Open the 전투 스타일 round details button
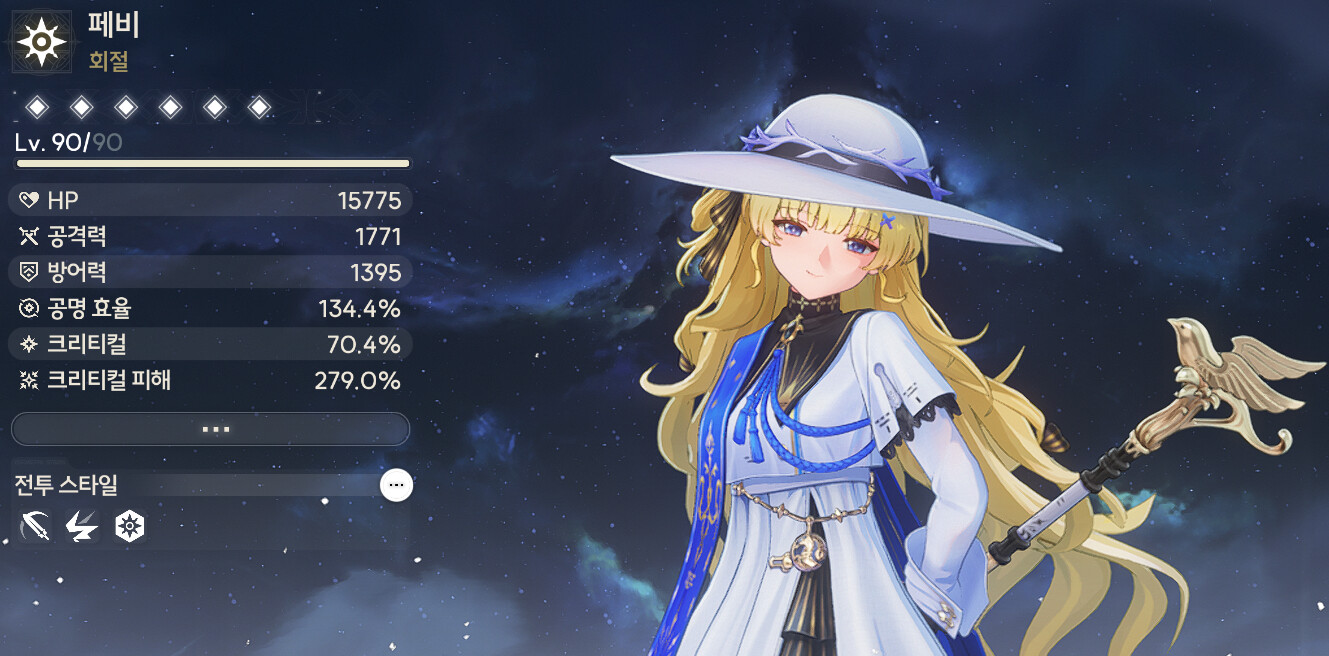Image resolution: width=1329 pixels, height=656 pixels. tap(396, 485)
